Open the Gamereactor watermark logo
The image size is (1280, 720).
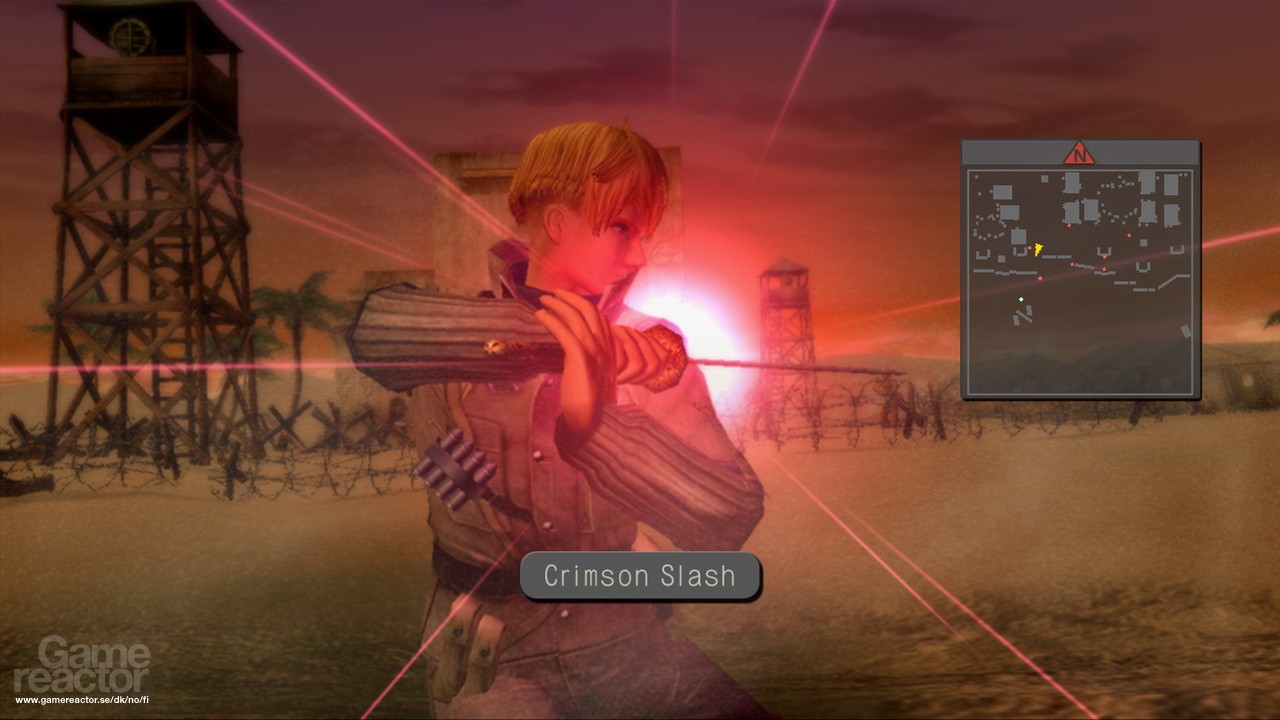tap(94, 666)
